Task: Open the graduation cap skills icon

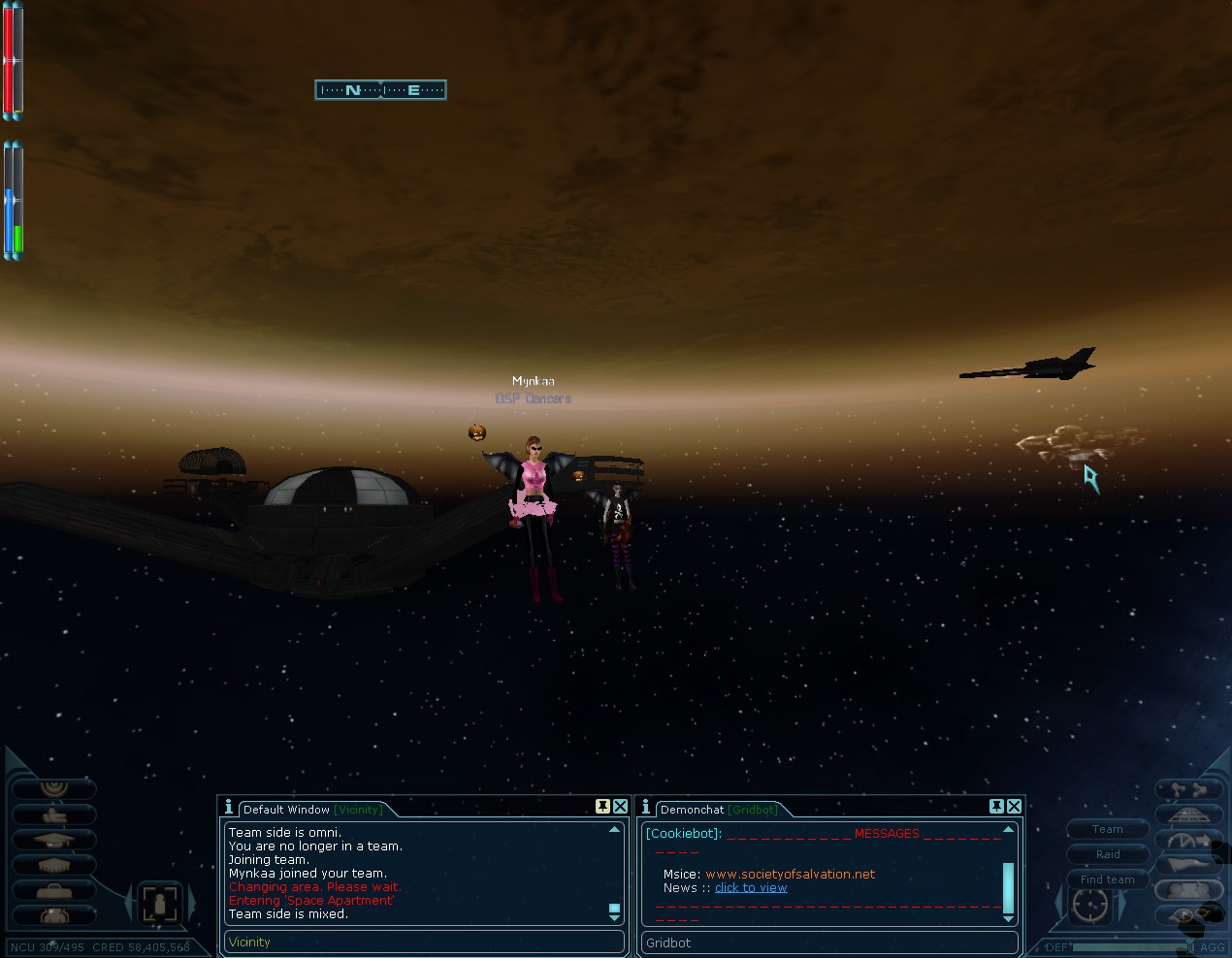Action: click(x=53, y=840)
